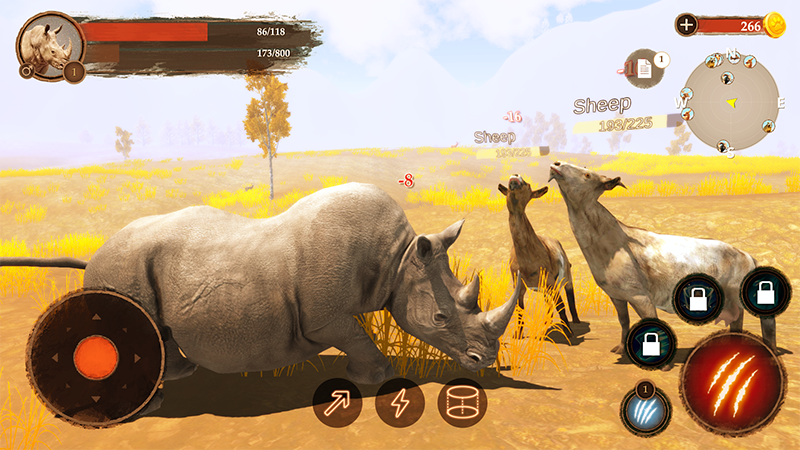The height and width of the screenshot is (450, 800).
Task: Tap the orange virtual joystick knob
Action: tap(96, 357)
